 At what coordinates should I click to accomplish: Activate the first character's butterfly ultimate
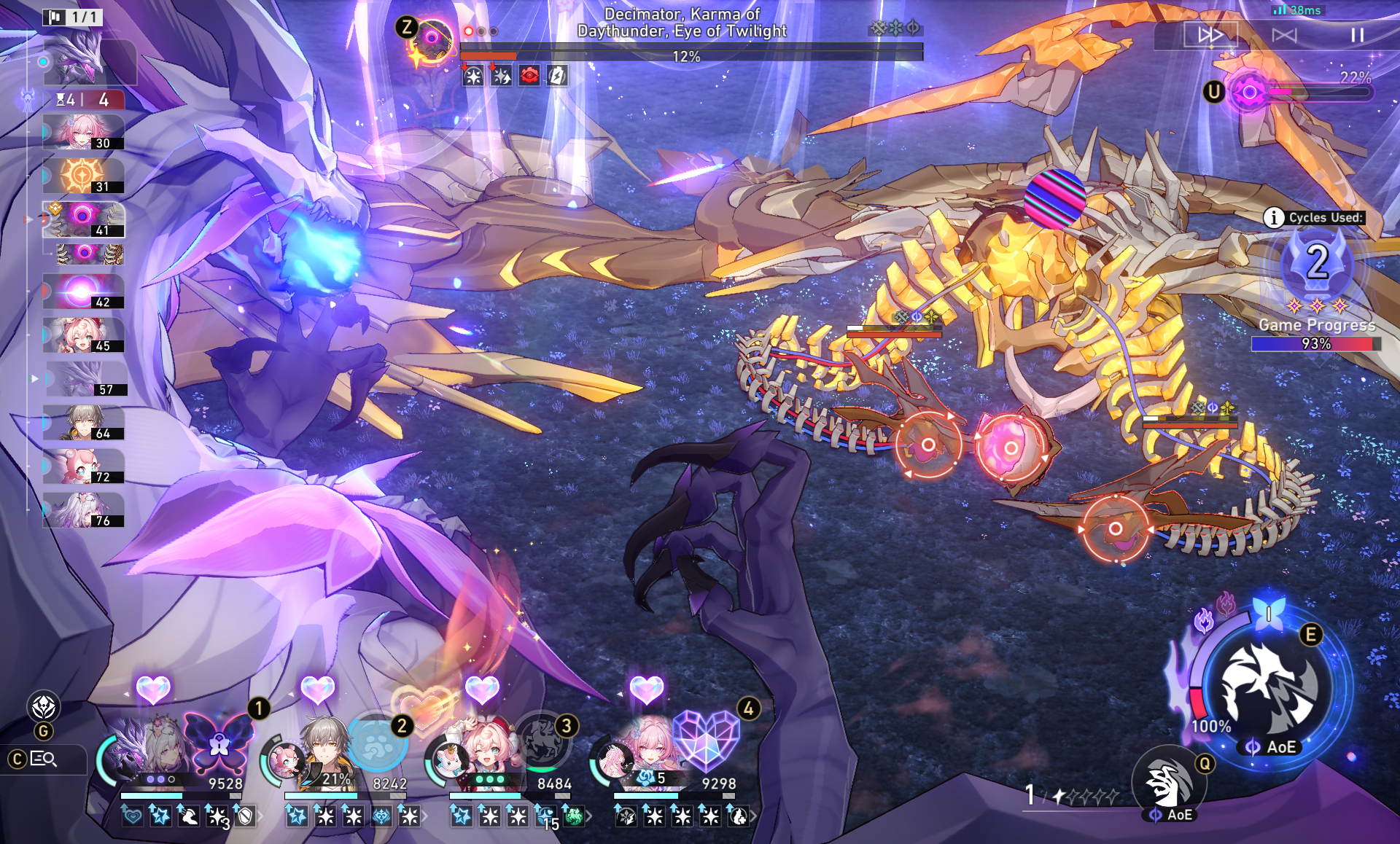point(218,742)
